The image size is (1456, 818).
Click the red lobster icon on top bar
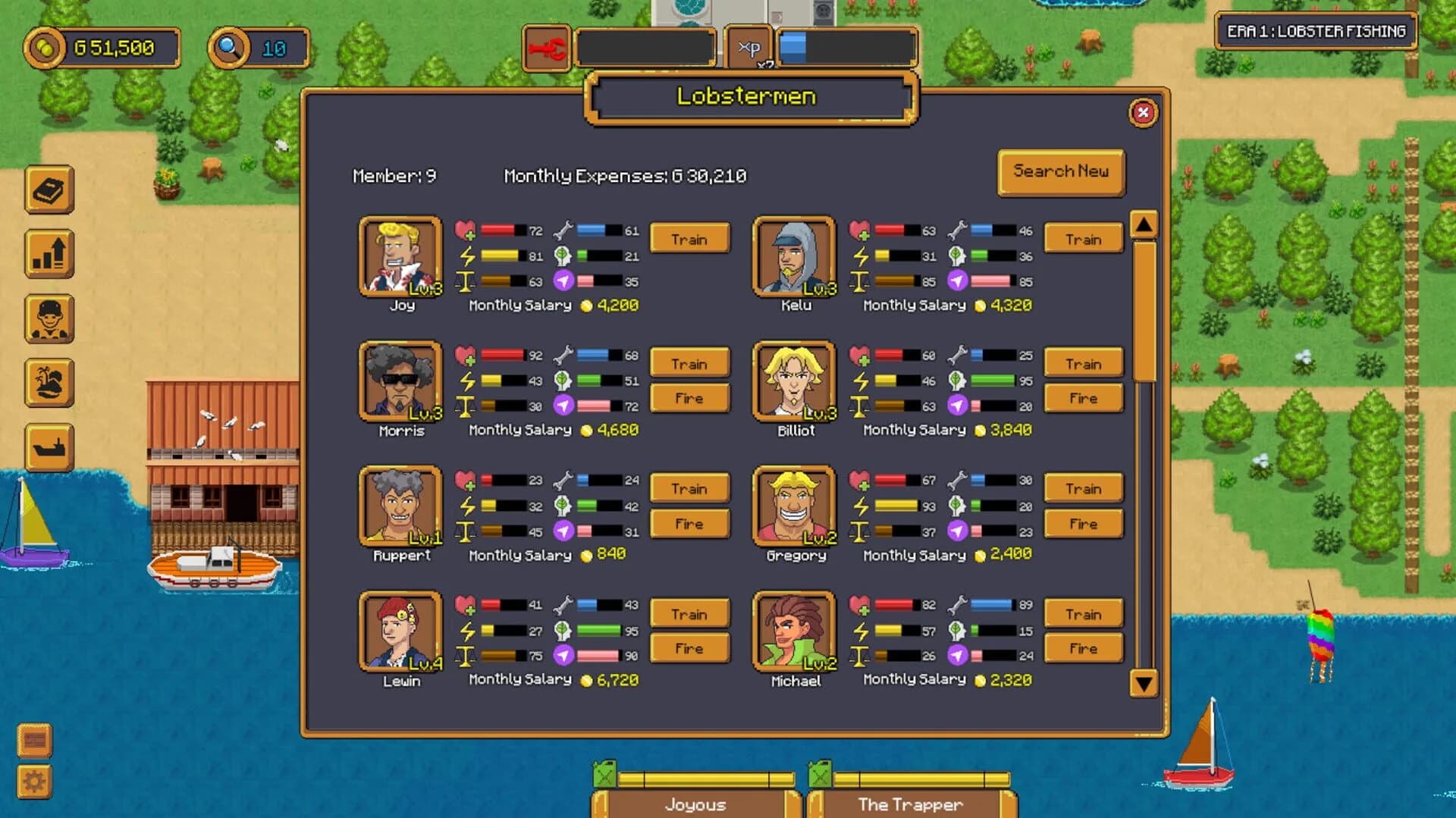[548, 47]
